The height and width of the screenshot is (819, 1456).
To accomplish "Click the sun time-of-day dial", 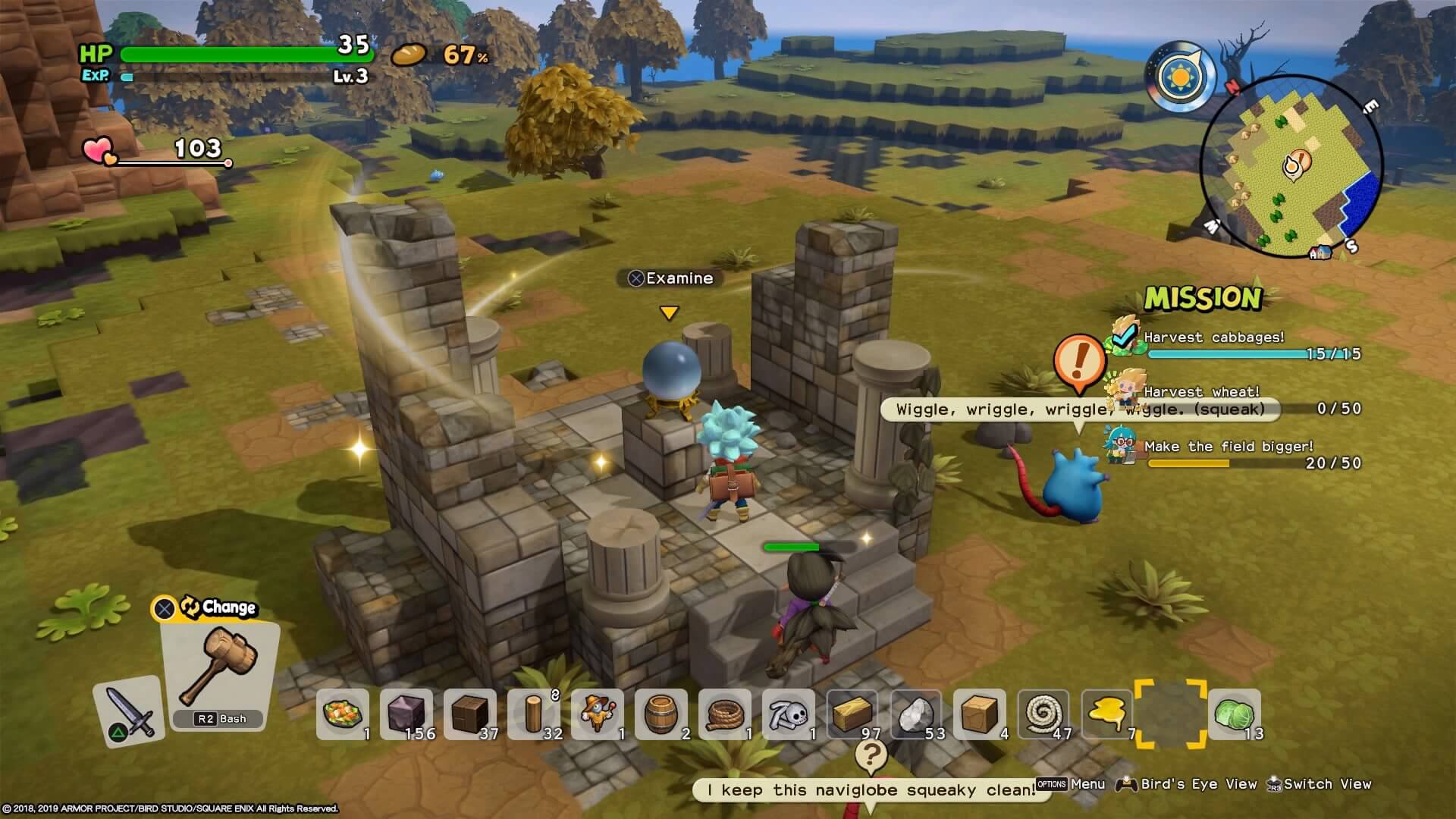I will click(x=1181, y=77).
